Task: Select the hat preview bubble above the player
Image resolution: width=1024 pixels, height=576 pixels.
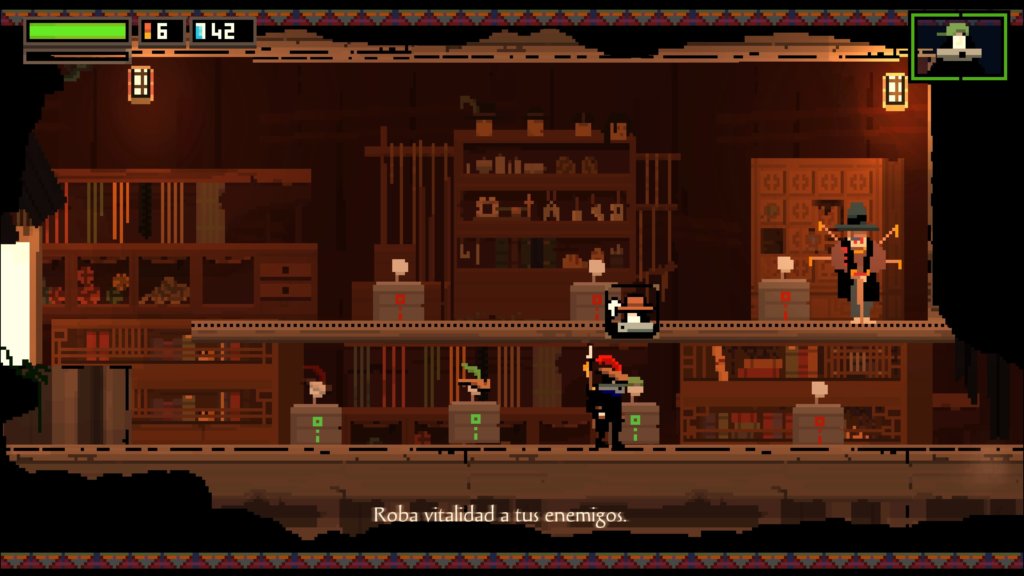Action: pos(631,311)
